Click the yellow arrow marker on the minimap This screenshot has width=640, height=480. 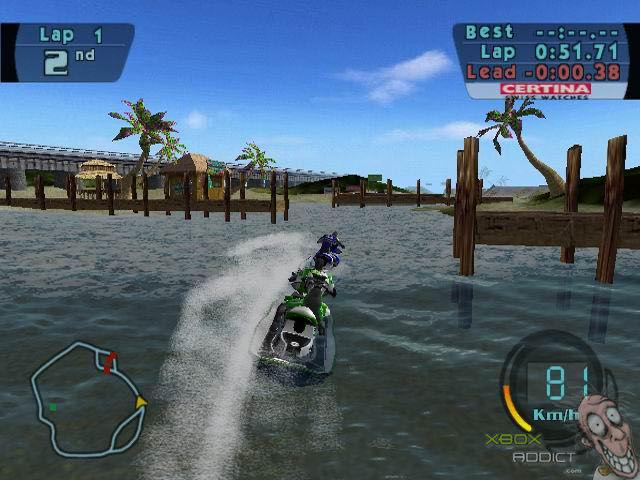(x=141, y=401)
